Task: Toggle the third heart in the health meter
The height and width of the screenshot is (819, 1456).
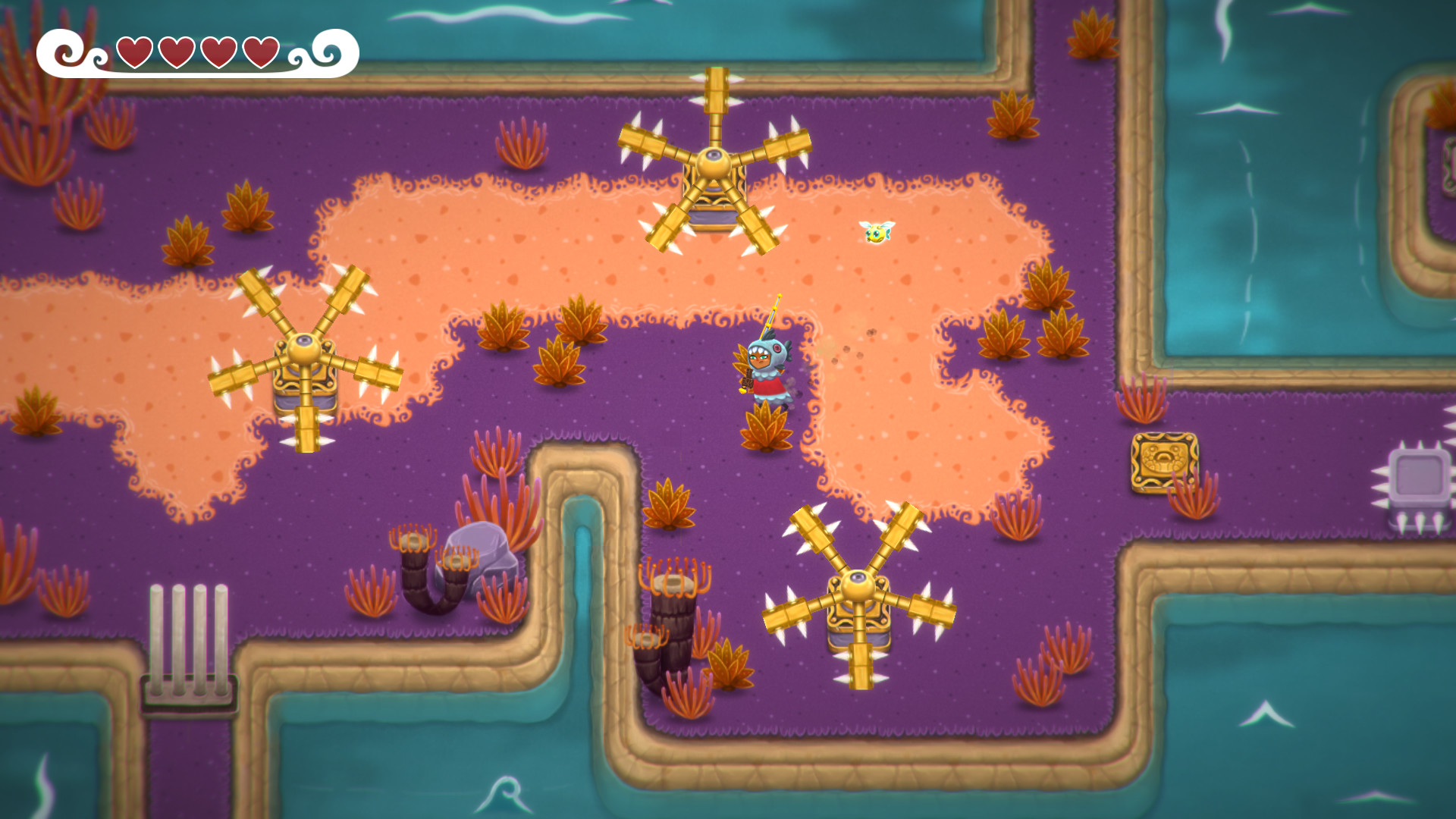Action: (219, 52)
